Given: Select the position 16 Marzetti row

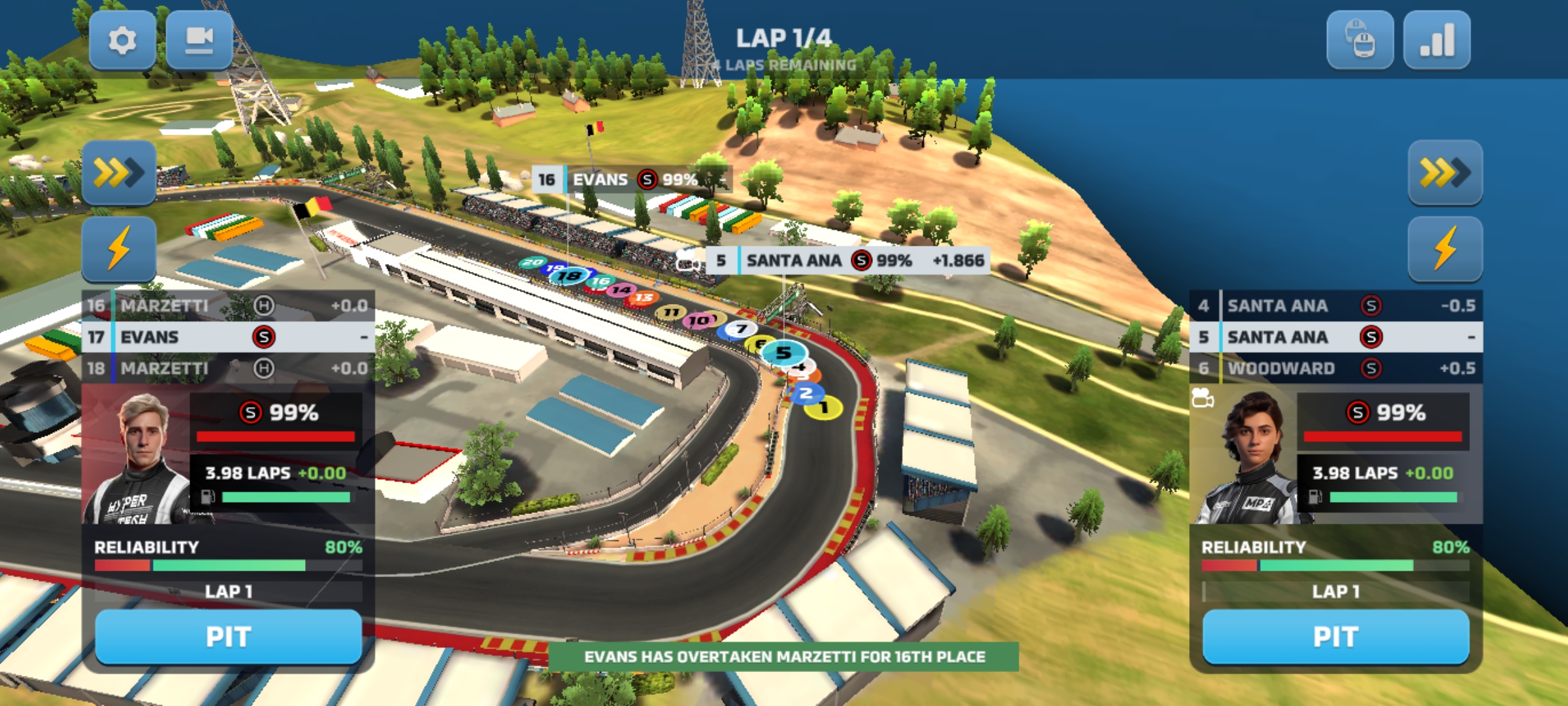Looking at the screenshot, I should pyautogui.click(x=228, y=305).
